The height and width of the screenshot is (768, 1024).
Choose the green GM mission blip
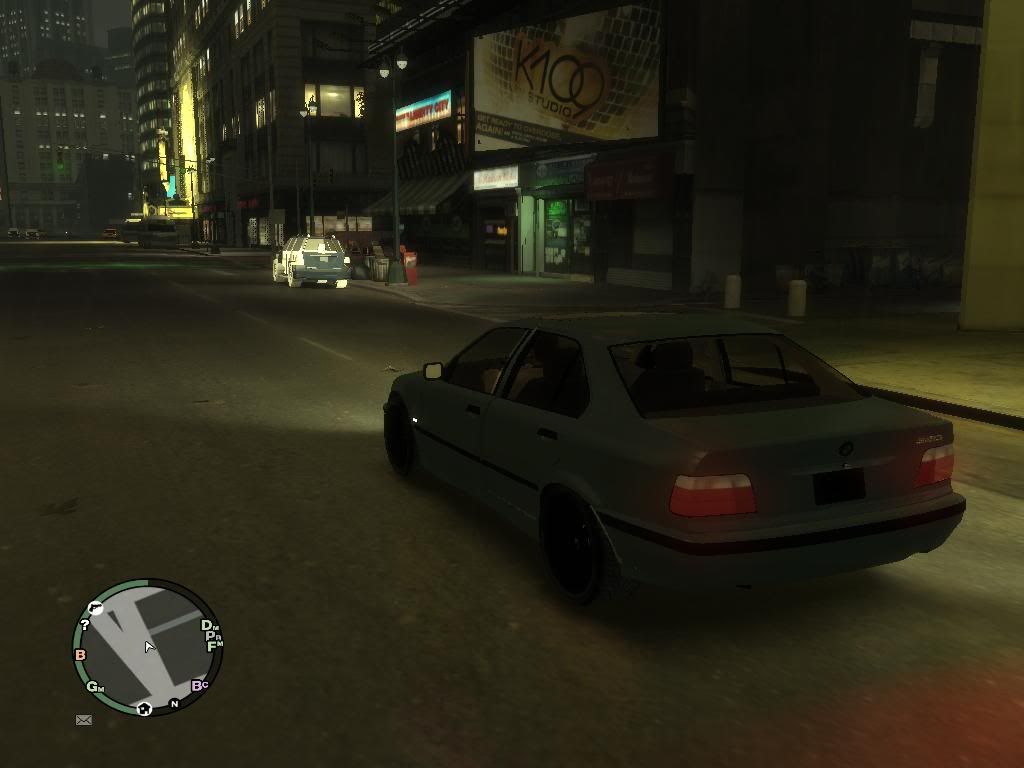click(95, 687)
